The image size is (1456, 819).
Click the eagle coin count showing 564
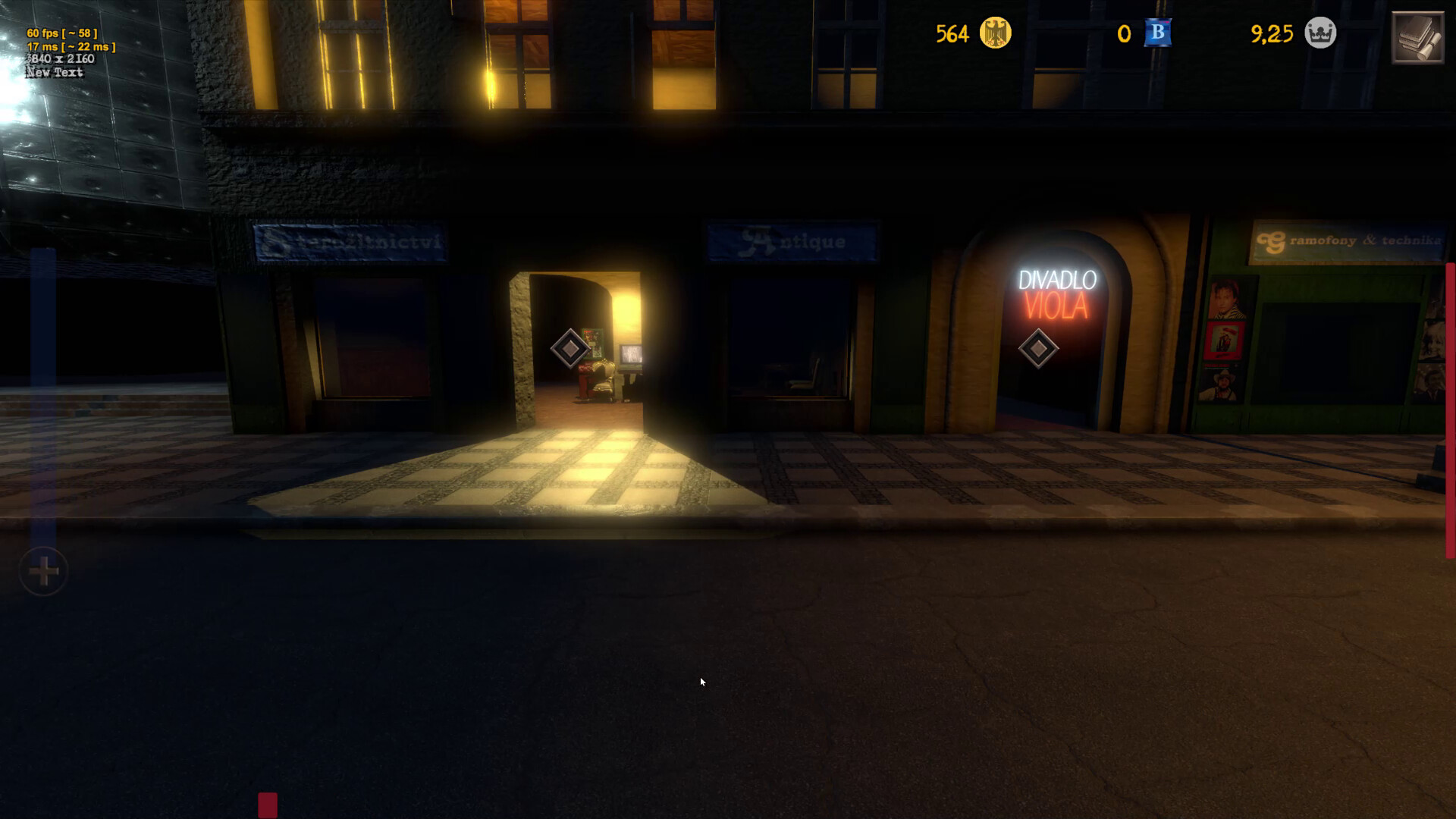952,34
